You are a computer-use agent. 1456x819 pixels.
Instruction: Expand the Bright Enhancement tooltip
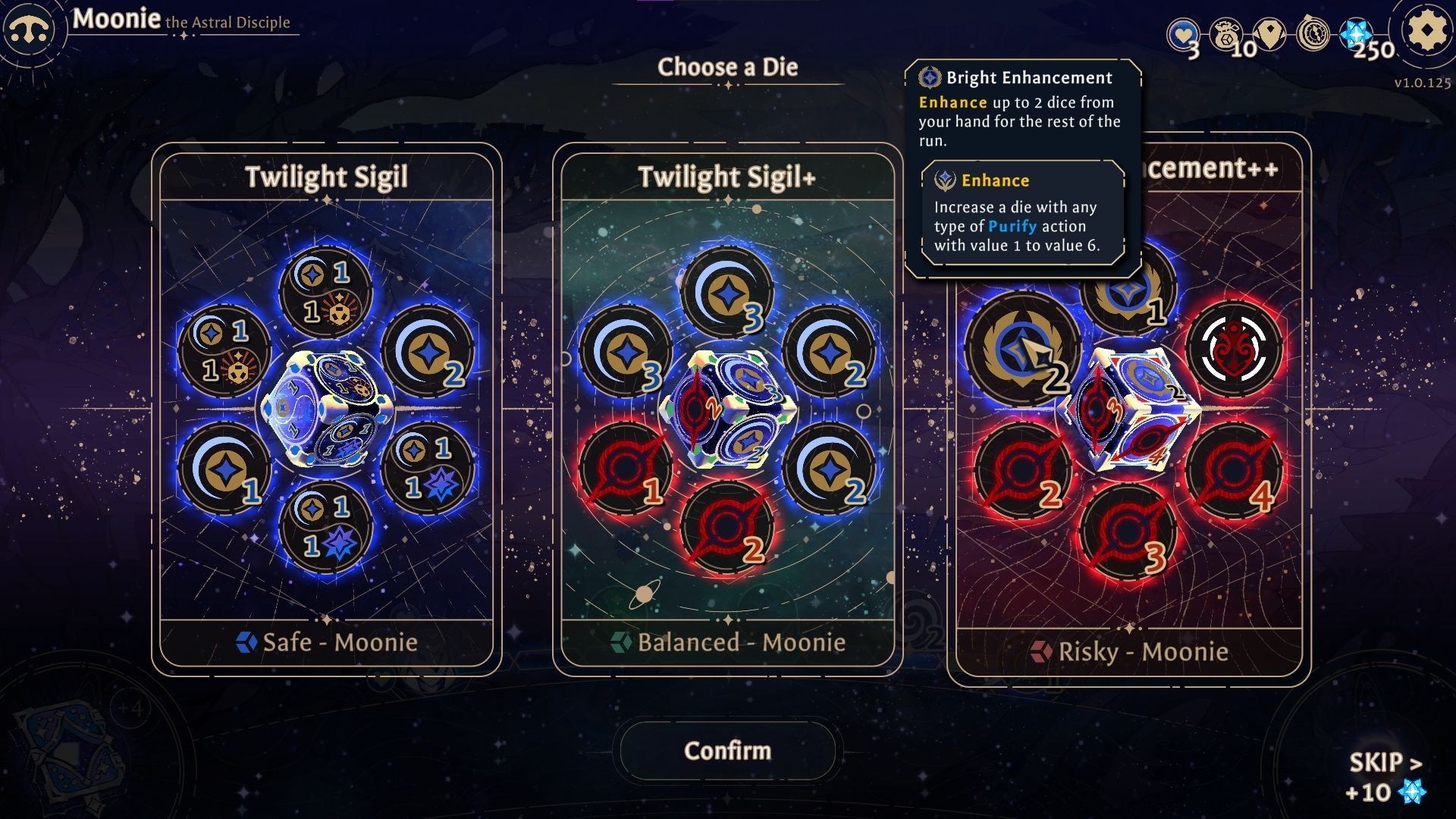pos(1028,77)
